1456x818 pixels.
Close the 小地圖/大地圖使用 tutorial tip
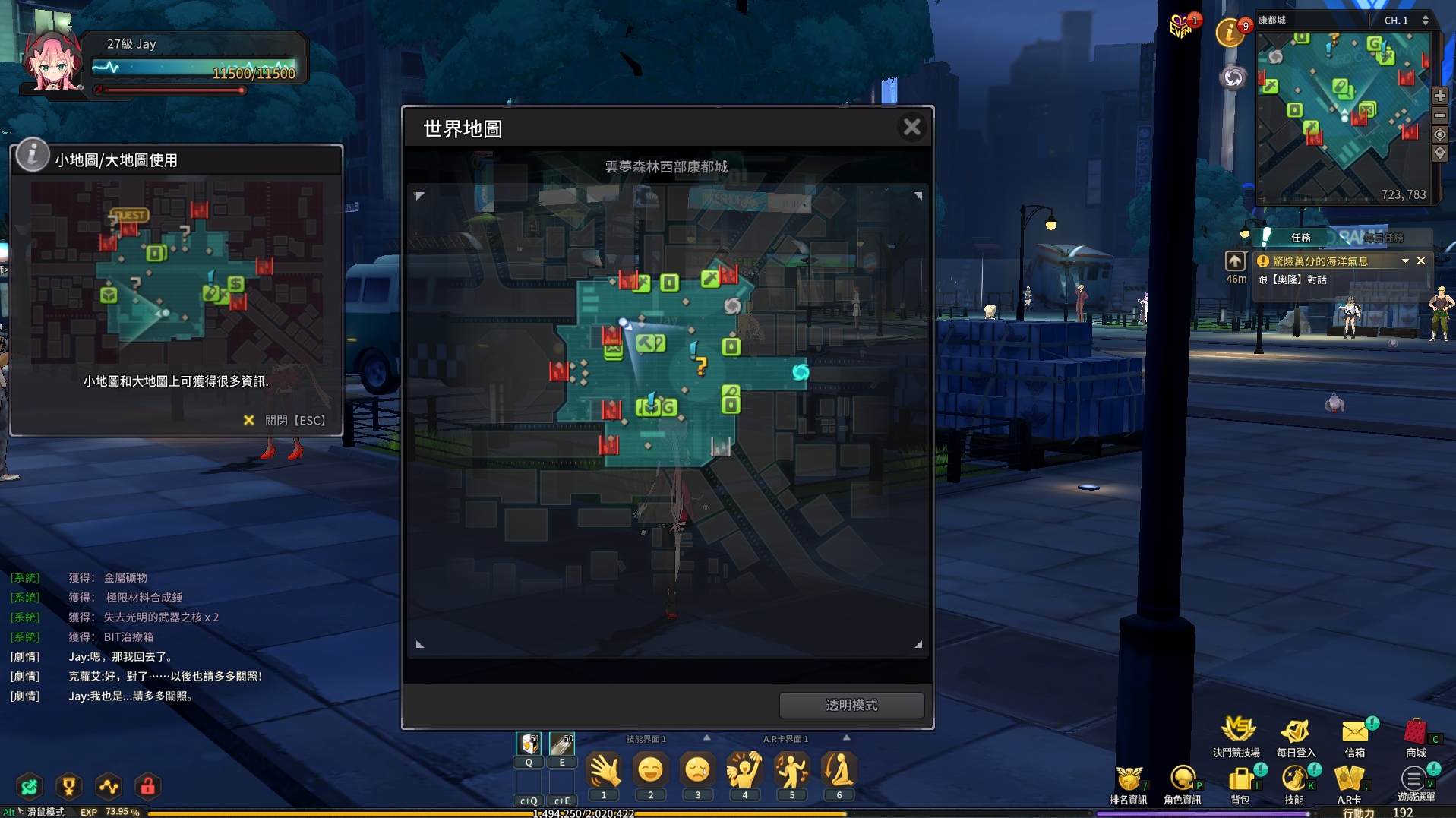coord(285,420)
